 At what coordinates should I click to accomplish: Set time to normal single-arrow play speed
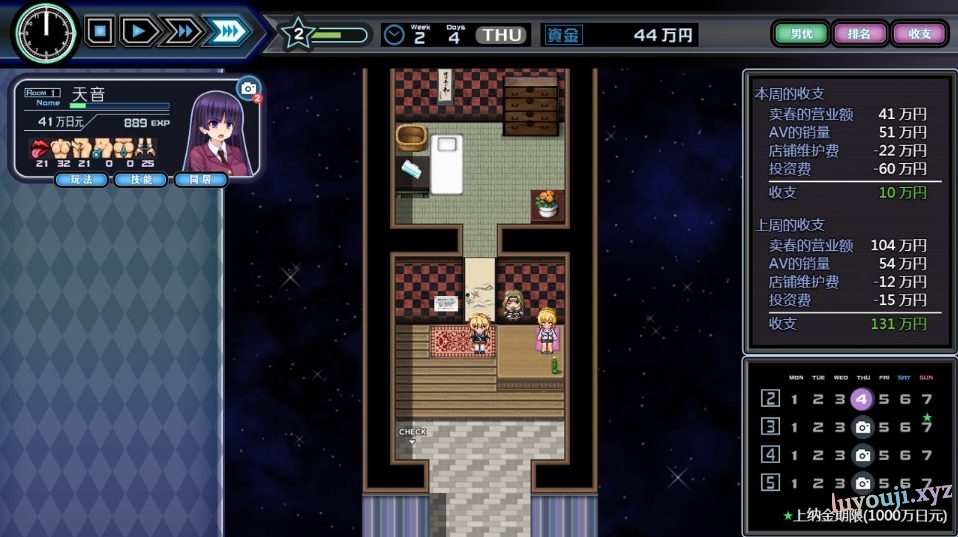[x=140, y=31]
